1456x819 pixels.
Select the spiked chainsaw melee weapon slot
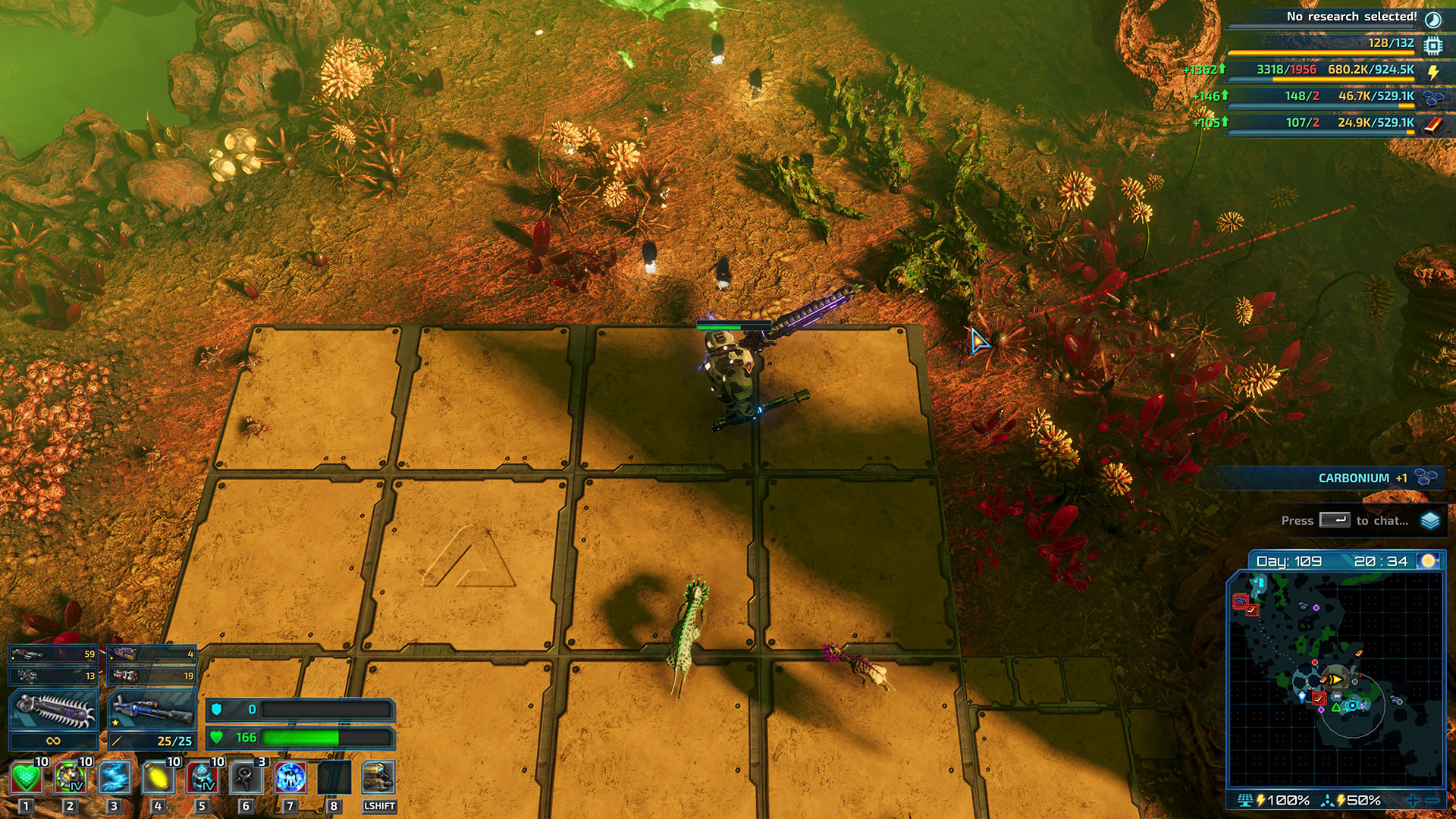click(53, 711)
